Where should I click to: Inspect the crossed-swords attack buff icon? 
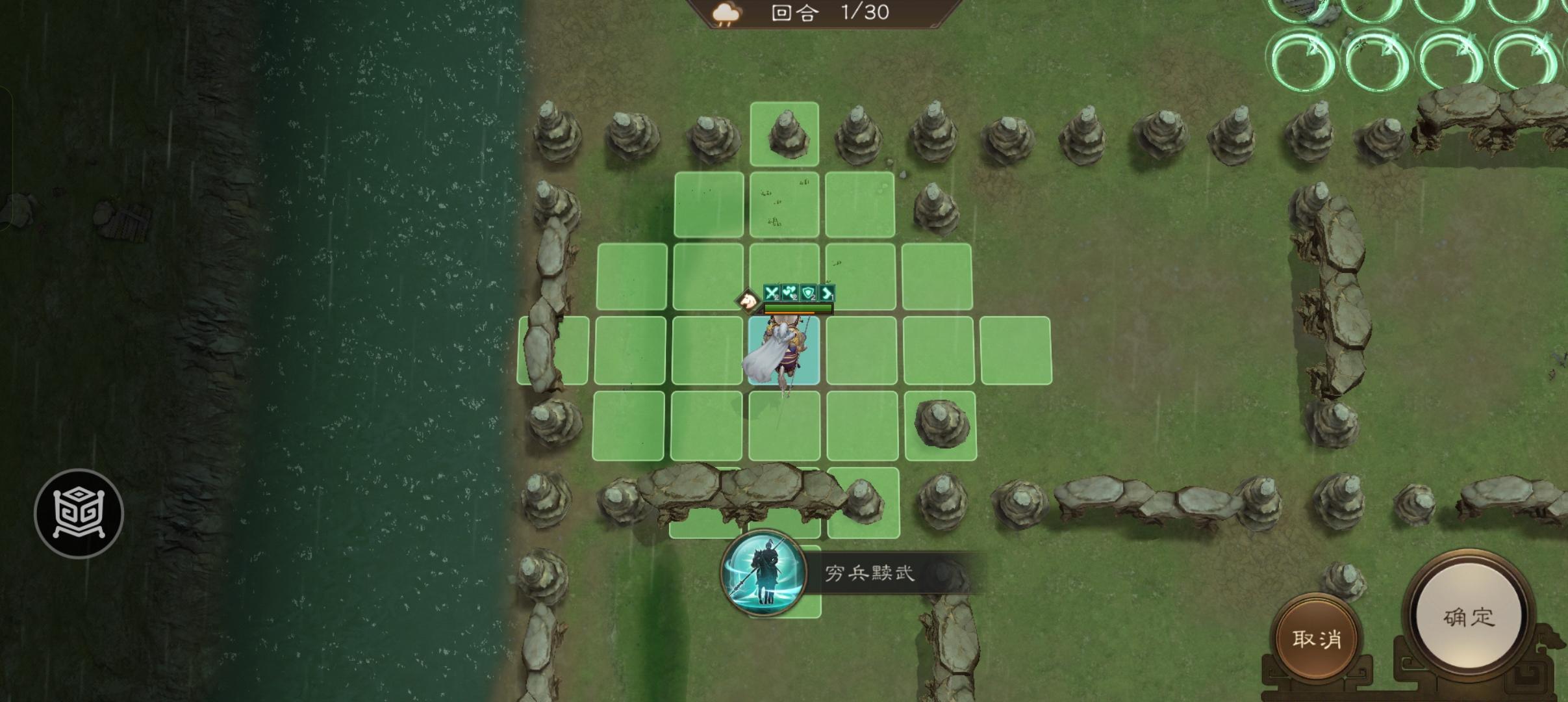tap(770, 294)
